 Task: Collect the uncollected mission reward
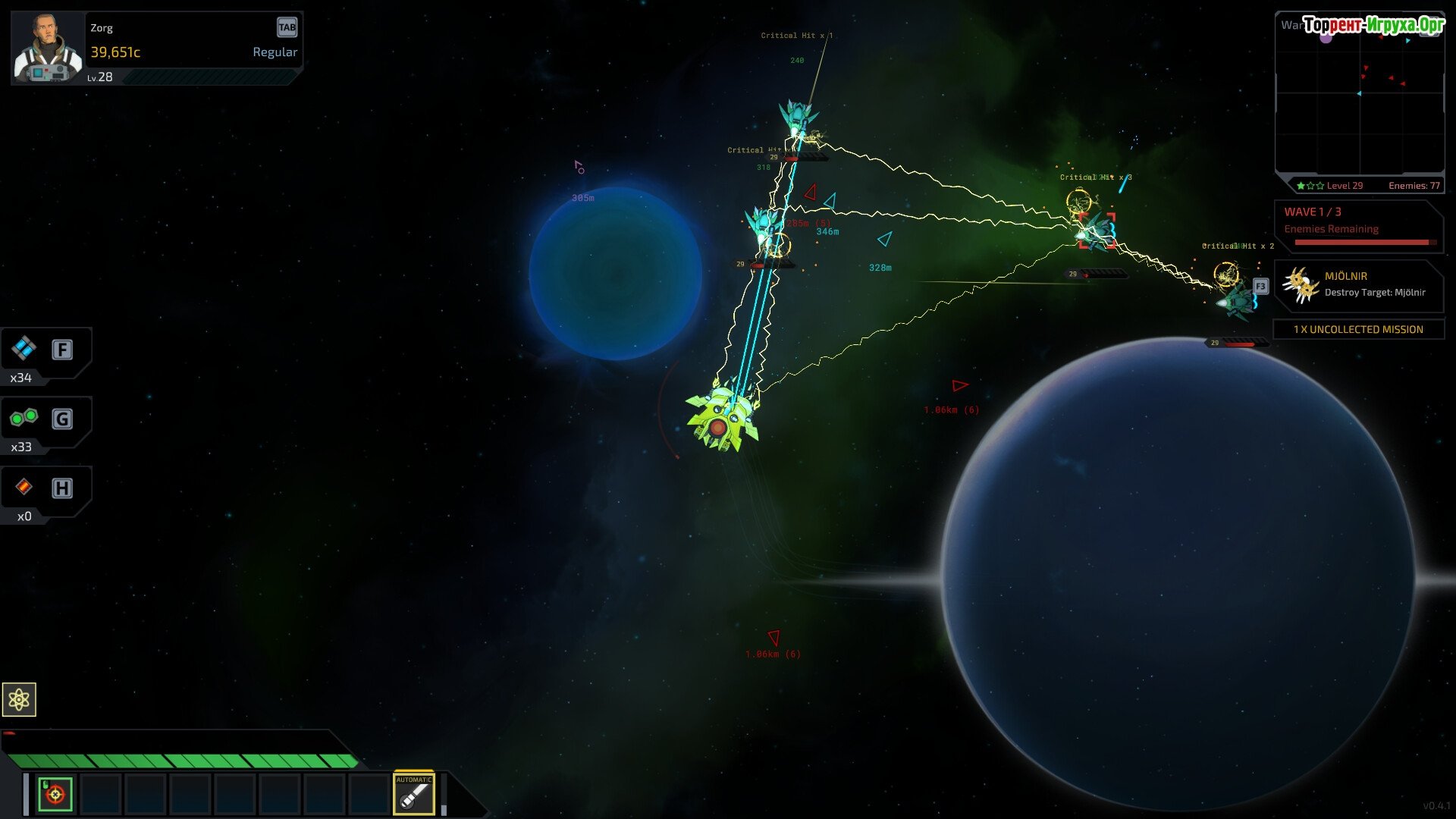[1358, 329]
